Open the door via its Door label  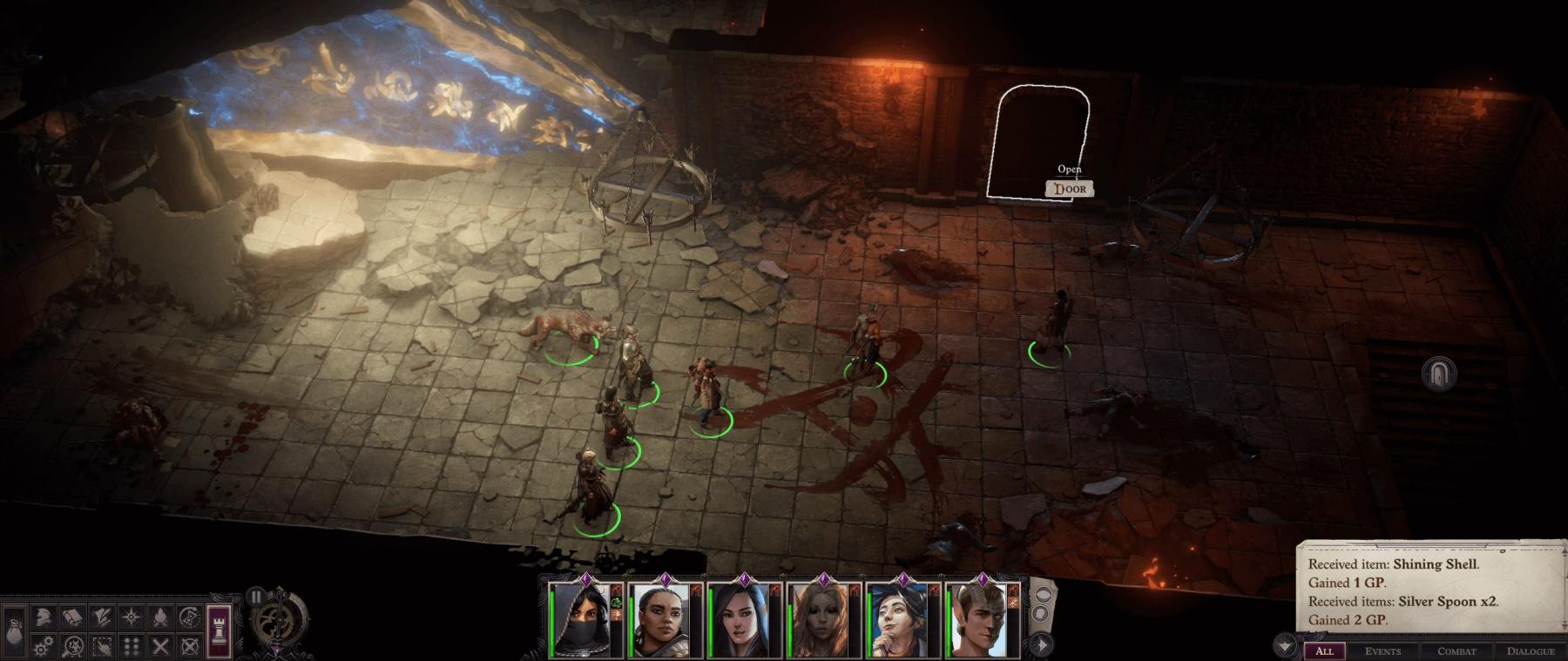point(1070,189)
